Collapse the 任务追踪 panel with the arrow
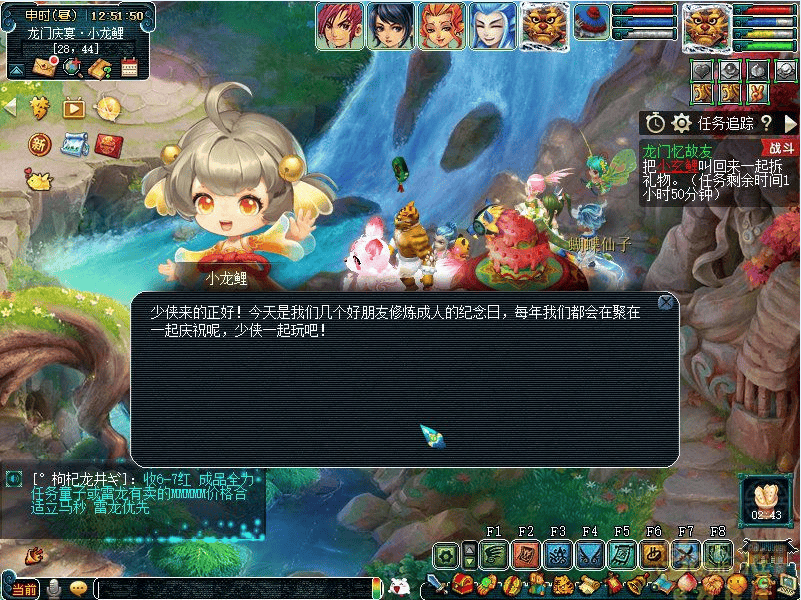Screen dimensions: 801x600 coord(791,123)
